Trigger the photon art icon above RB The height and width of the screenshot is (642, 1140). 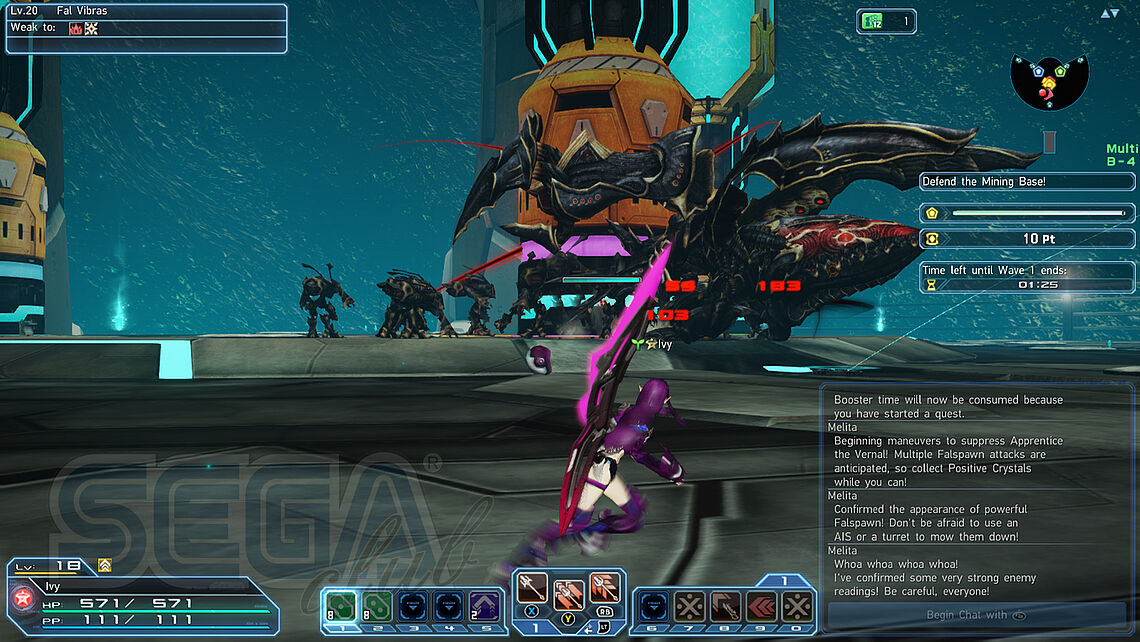tap(604, 587)
